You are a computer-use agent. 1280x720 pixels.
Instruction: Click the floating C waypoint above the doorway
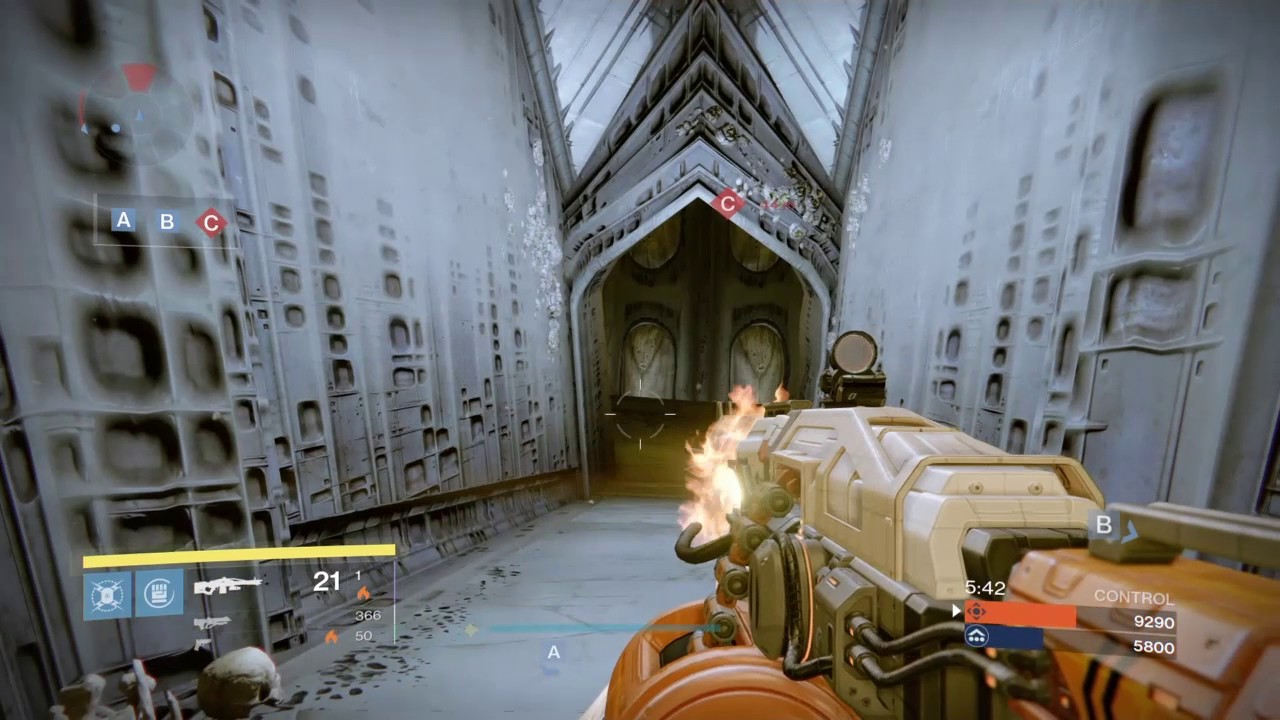[727, 204]
